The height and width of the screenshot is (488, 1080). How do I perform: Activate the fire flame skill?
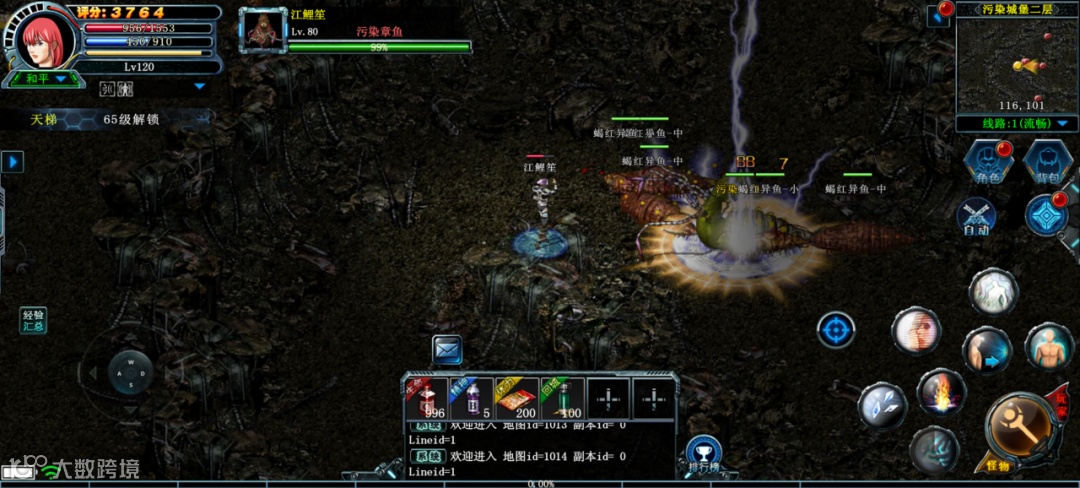[941, 392]
